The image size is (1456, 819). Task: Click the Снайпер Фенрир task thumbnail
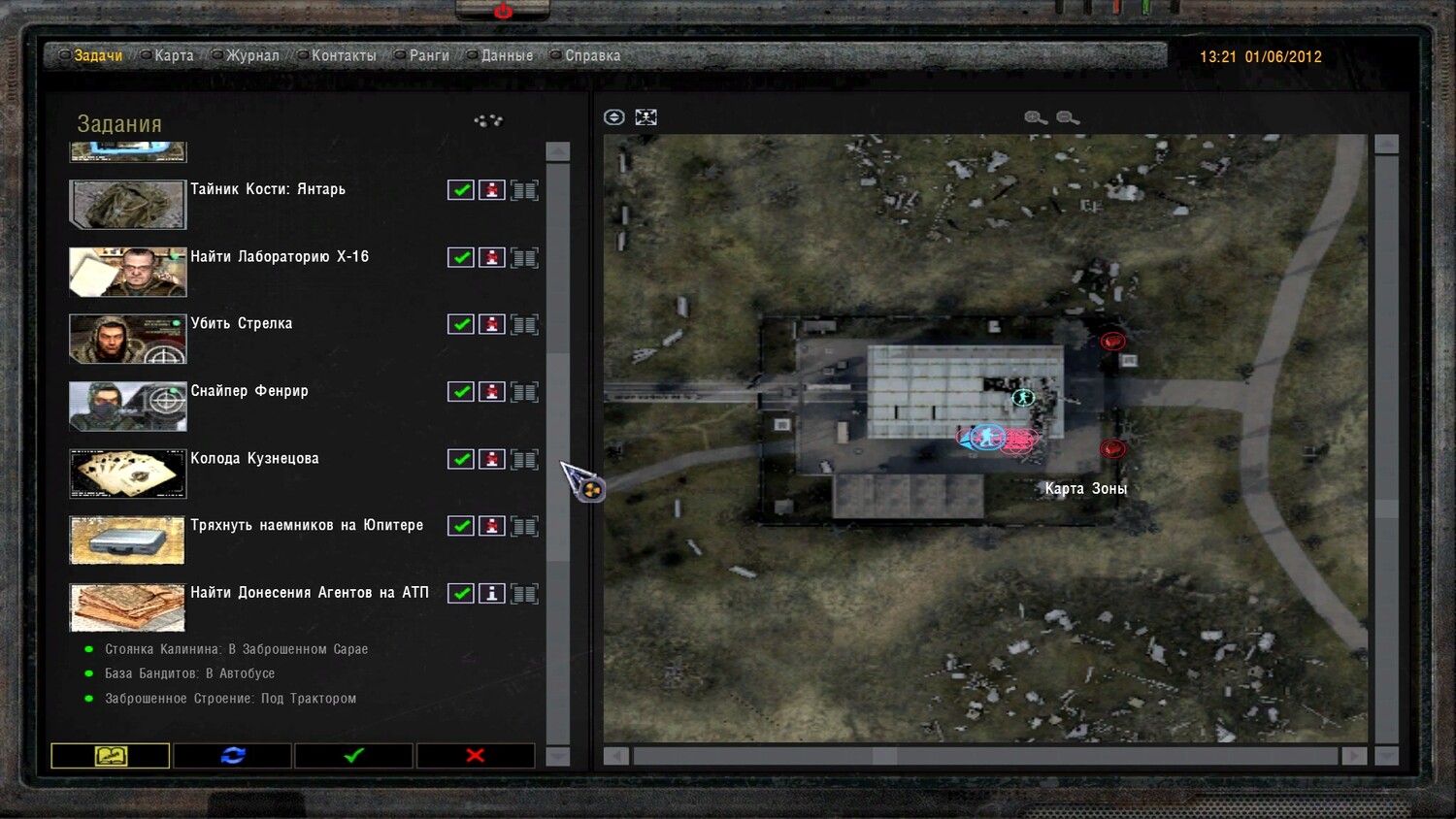(127, 406)
